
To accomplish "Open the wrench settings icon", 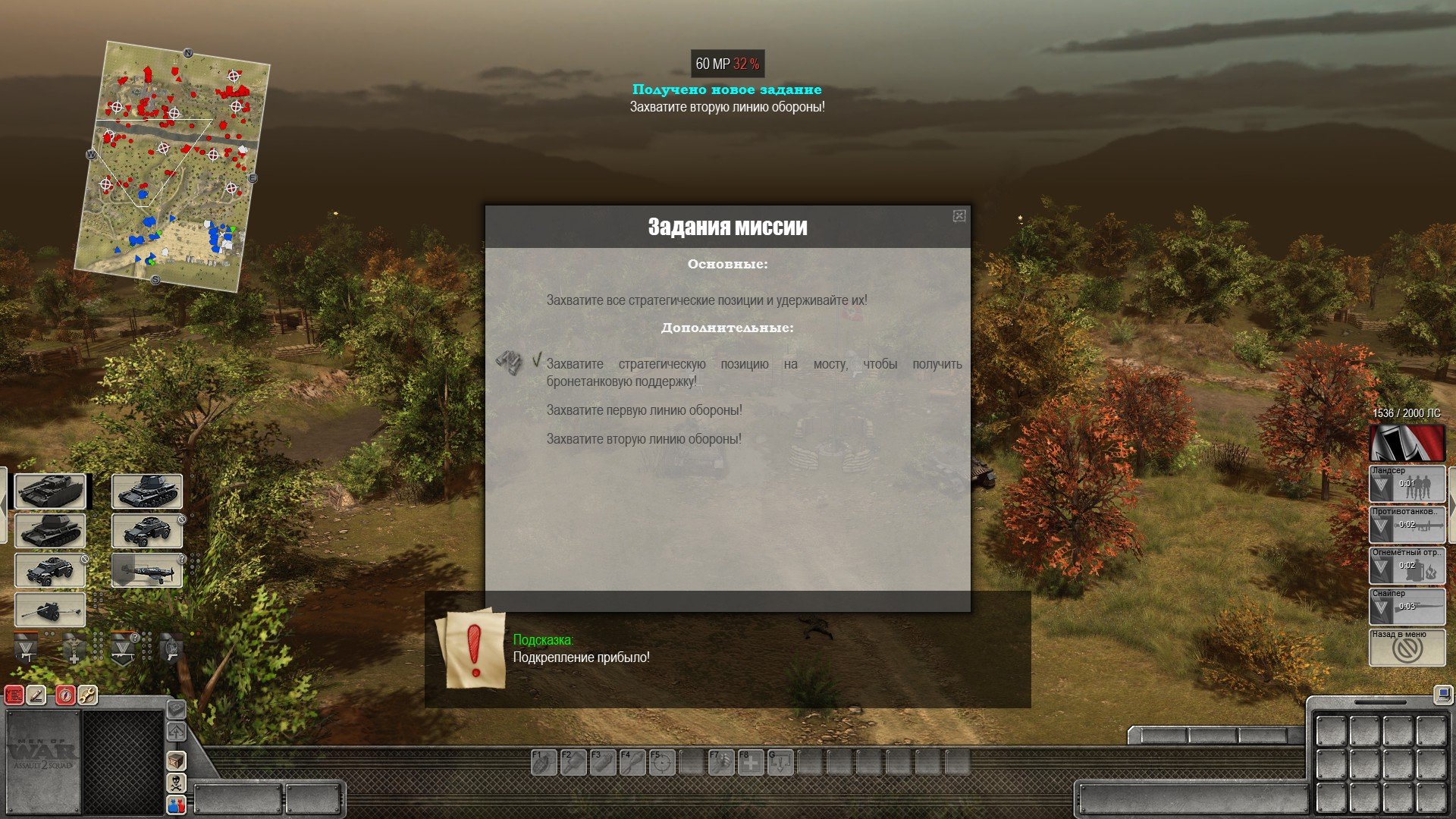I will click(88, 695).
